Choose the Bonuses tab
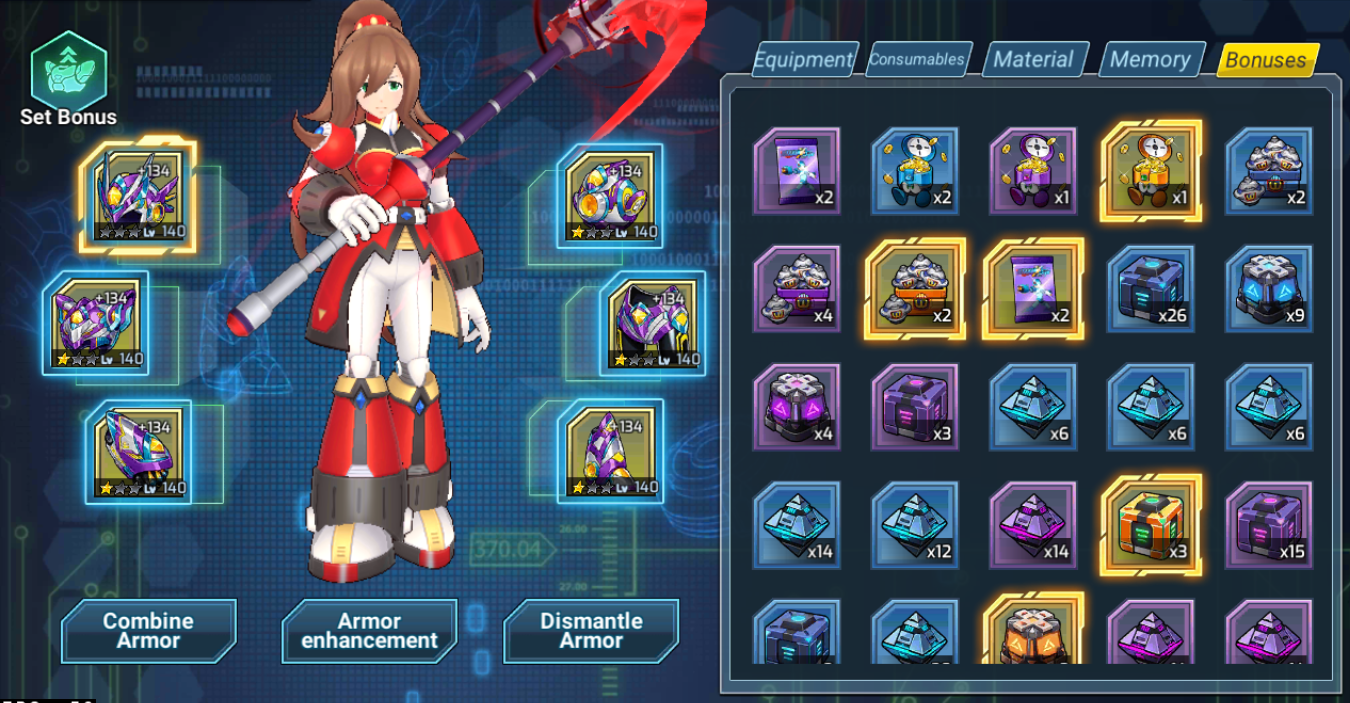 click(1266, 60)
